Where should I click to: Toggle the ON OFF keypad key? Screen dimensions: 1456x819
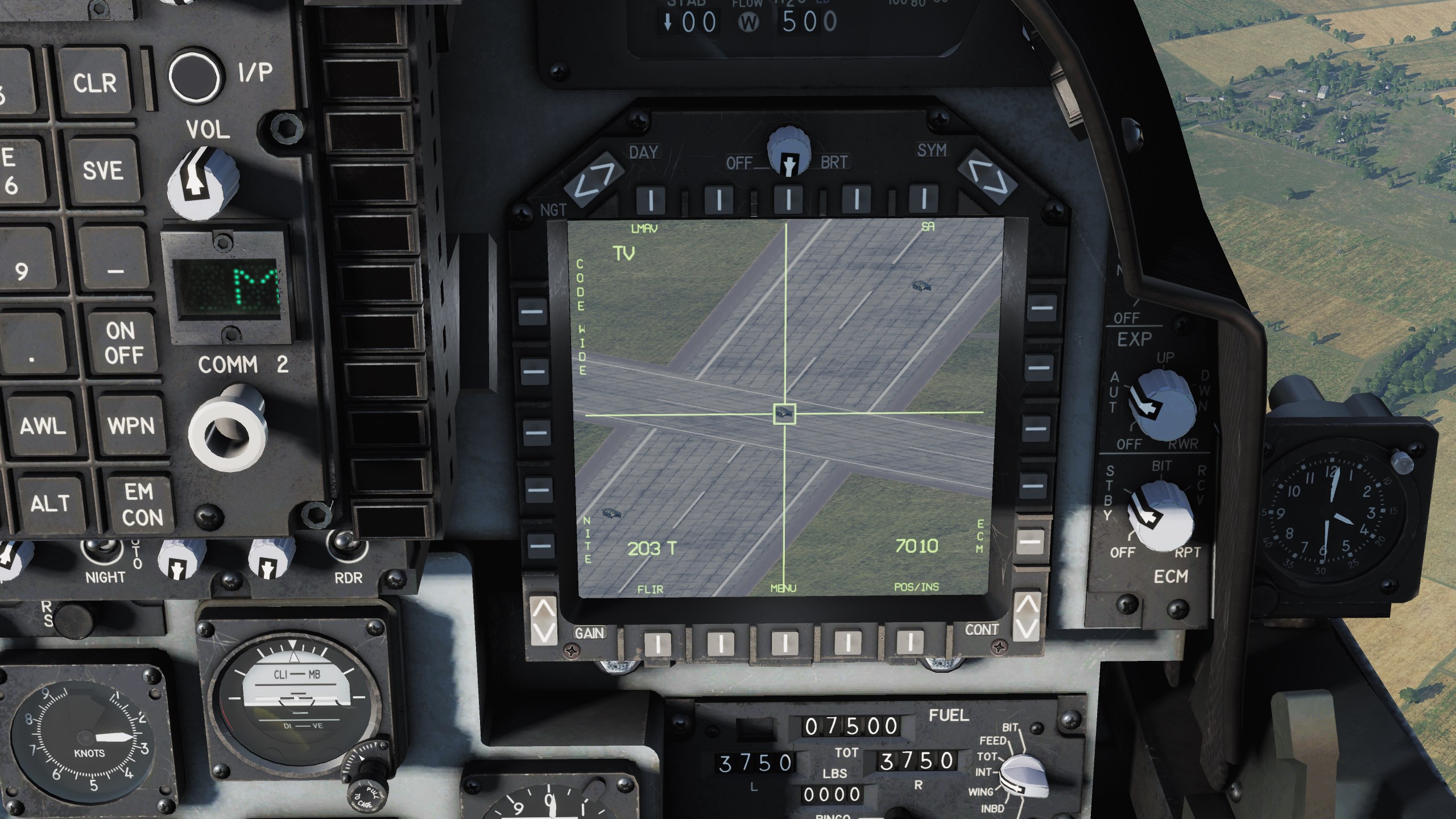123,342
